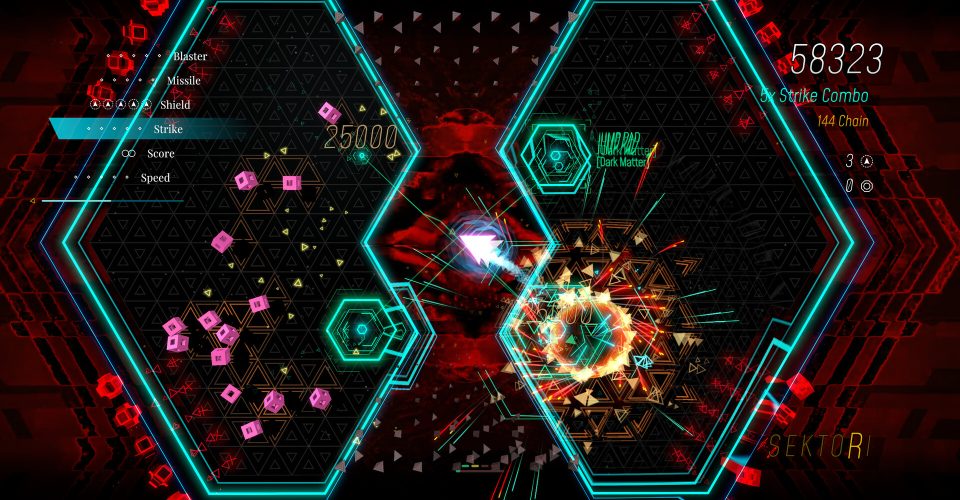
Task: Pick the Shield upgrade entry
Action: tap(174, 104)
